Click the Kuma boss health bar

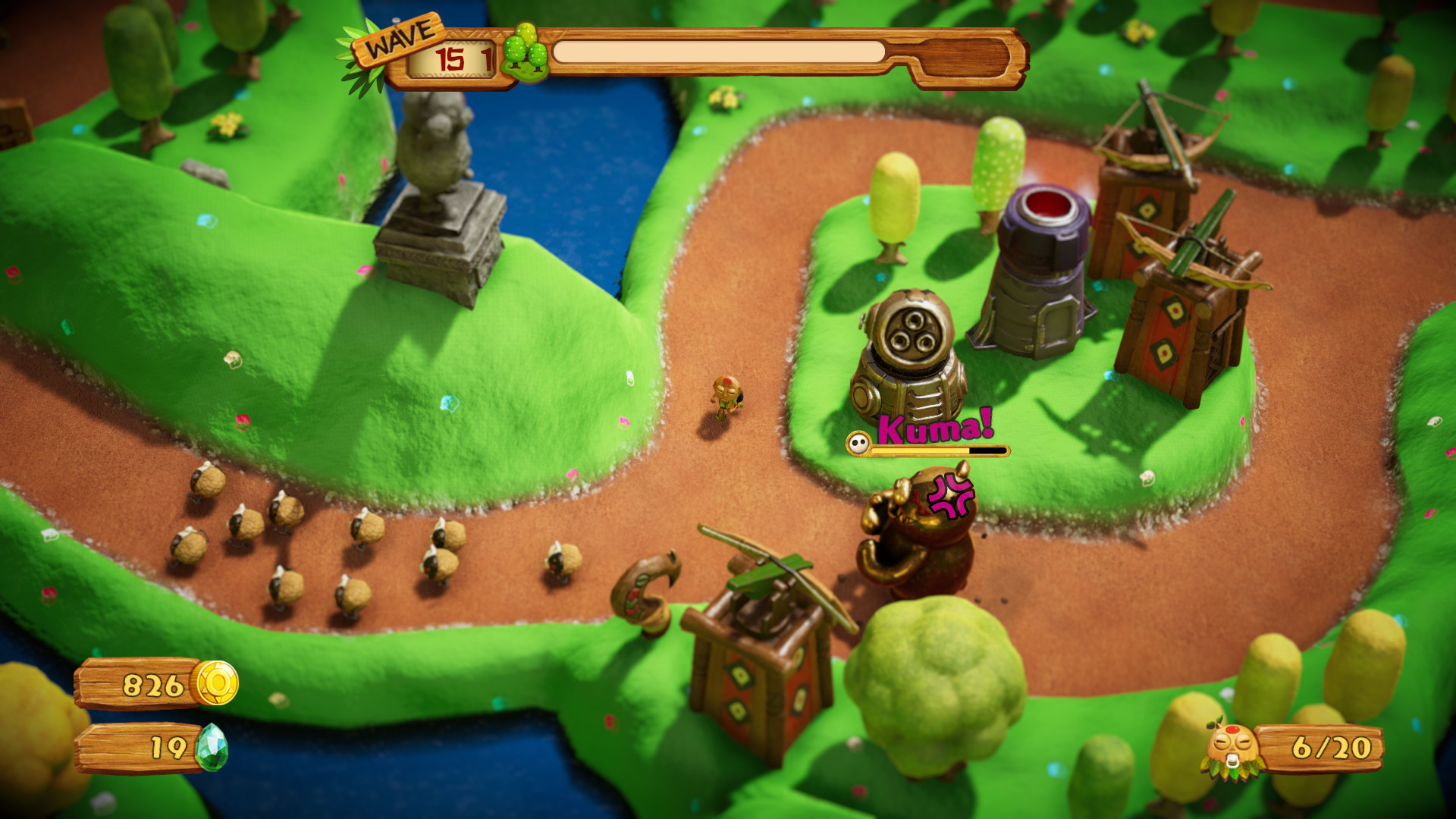(x=940, y=449)
